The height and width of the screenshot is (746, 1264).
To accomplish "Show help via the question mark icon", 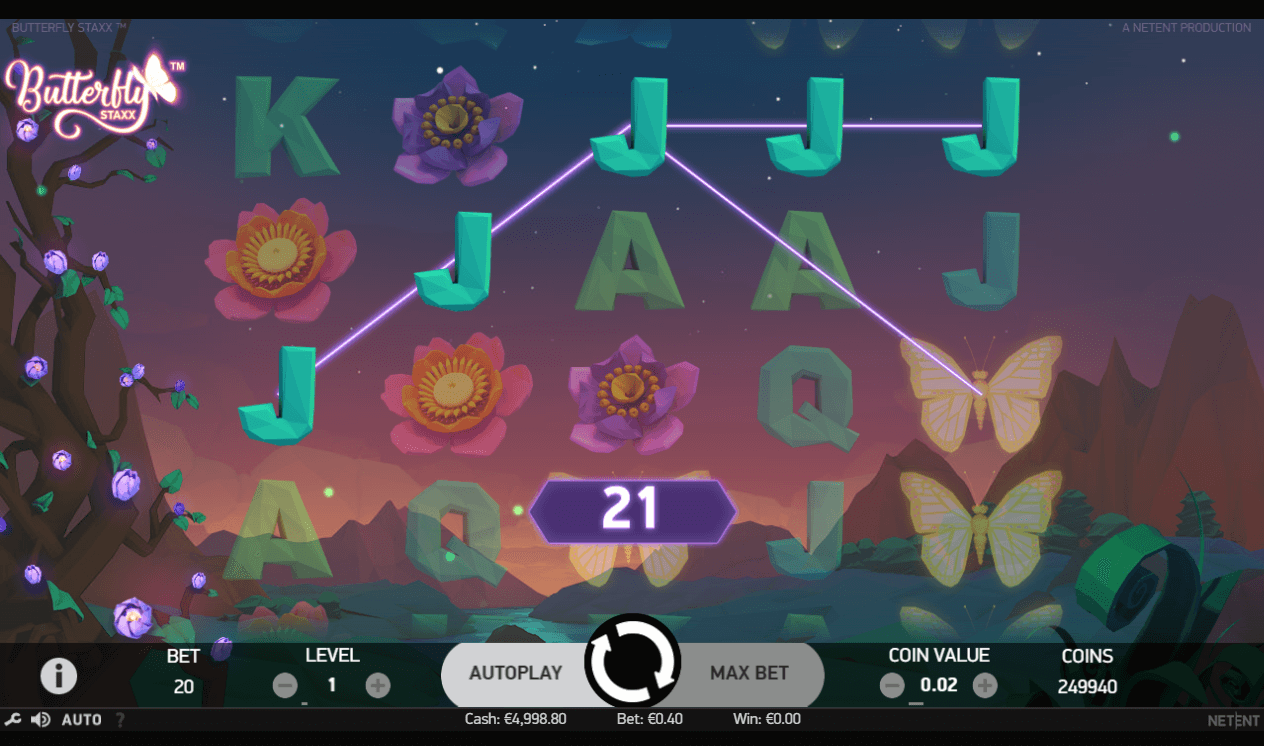I will [x=120, y=720].
